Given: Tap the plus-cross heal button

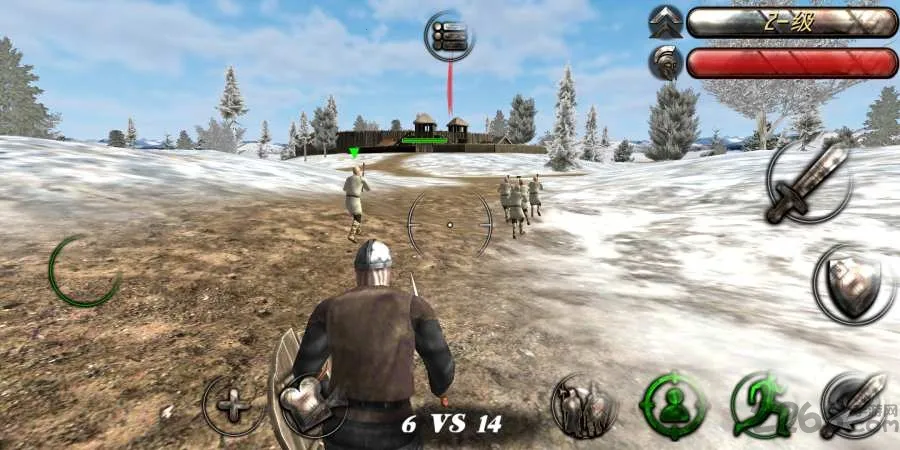Looking at the screenshot, I should point(235,405).
